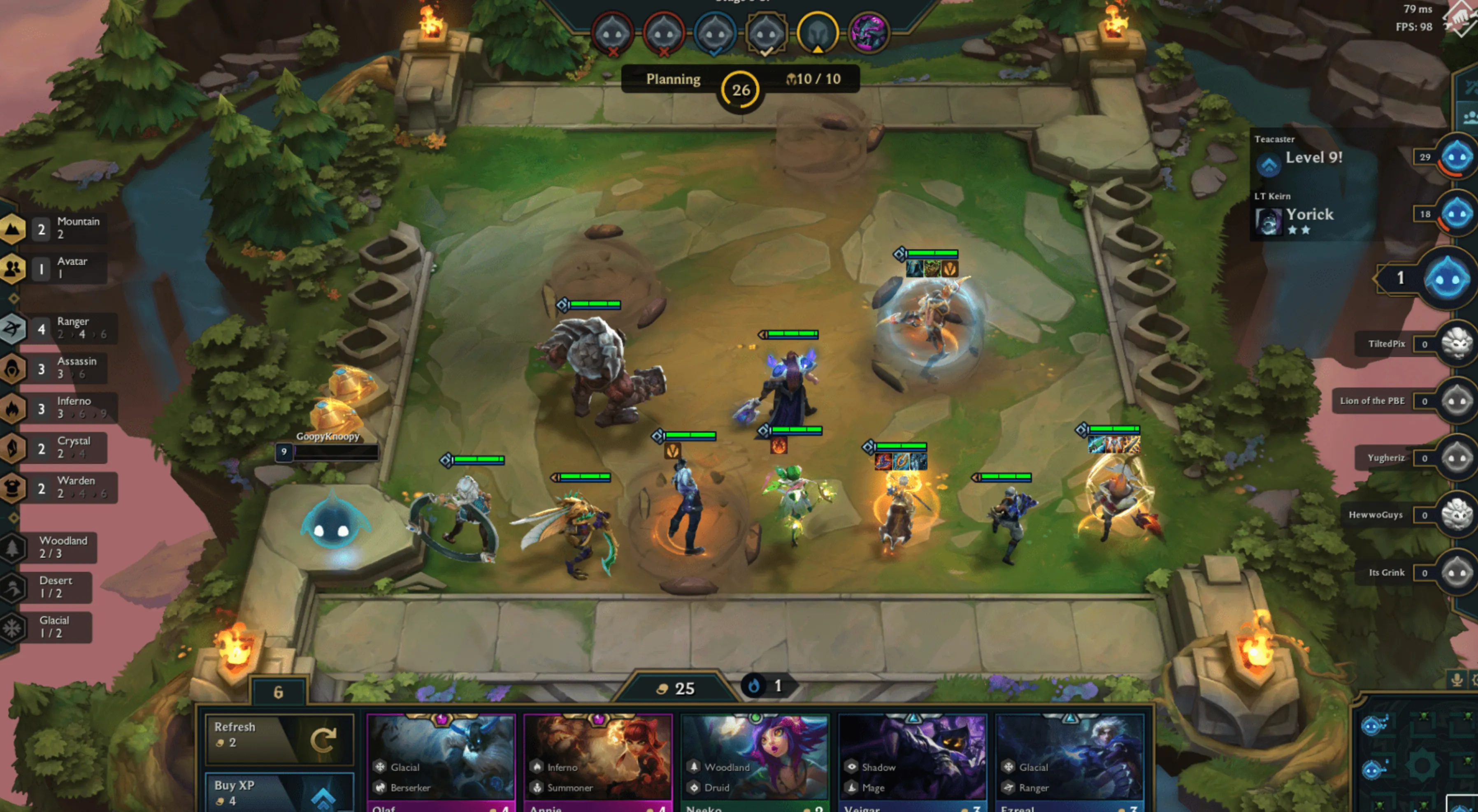
Task: Click the purple monster round icon
Action: [868, 32]
